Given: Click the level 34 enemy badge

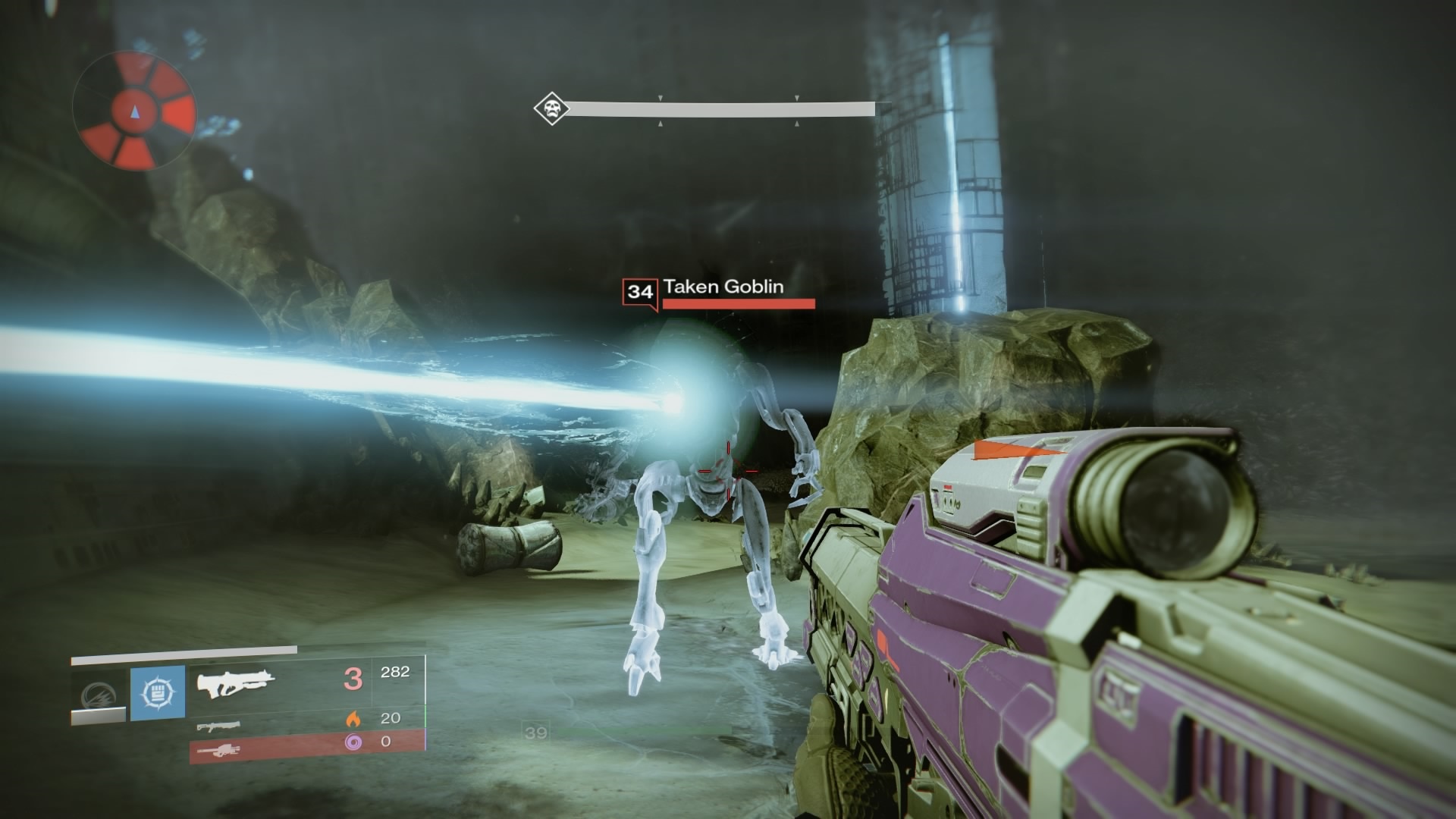Looking at the screenshot, I should (640, 293).
